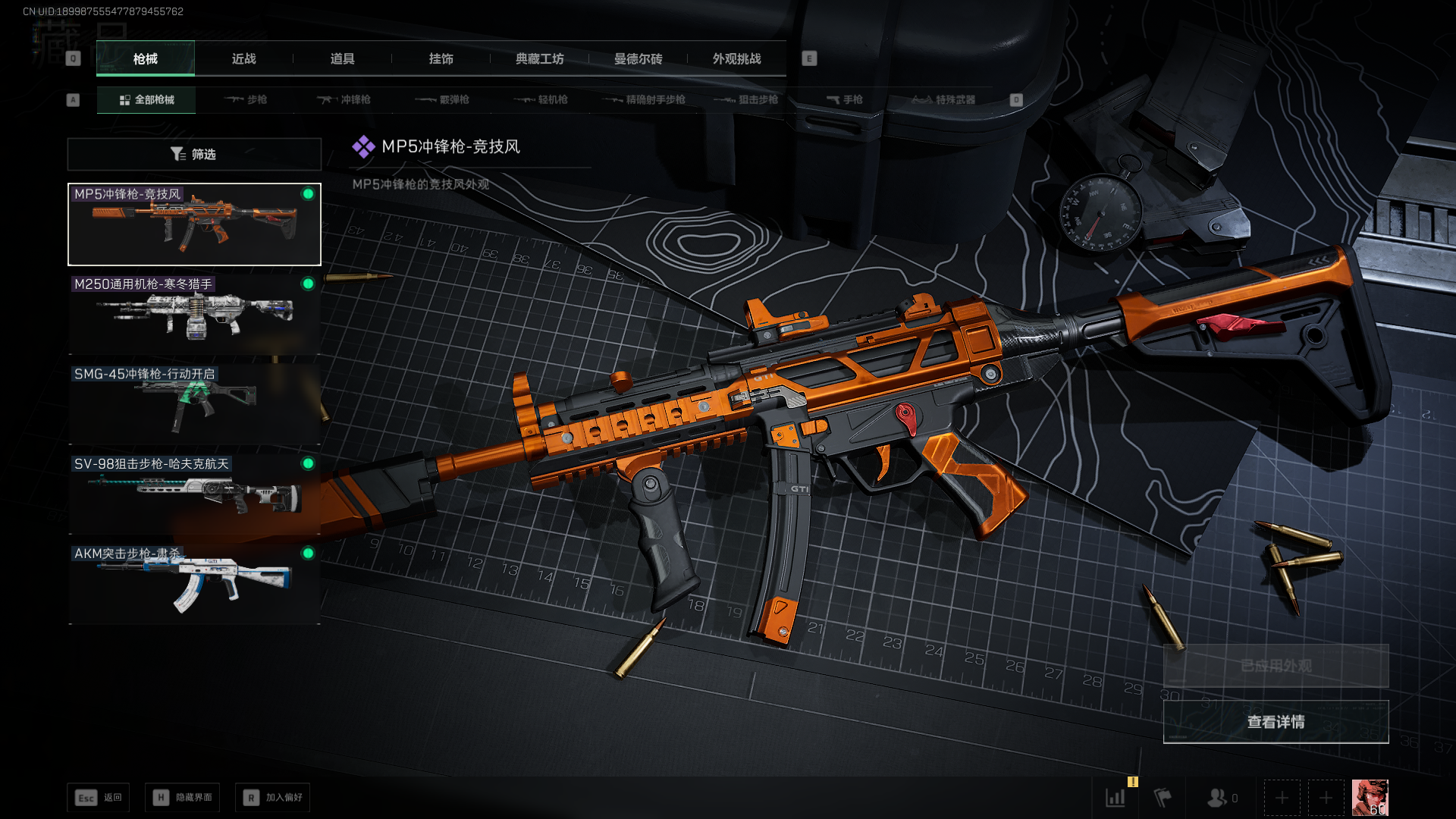Choose the AKM突击步枪 skin tile
This screenshot has width=1456, height=819.
tap(194, 583)
